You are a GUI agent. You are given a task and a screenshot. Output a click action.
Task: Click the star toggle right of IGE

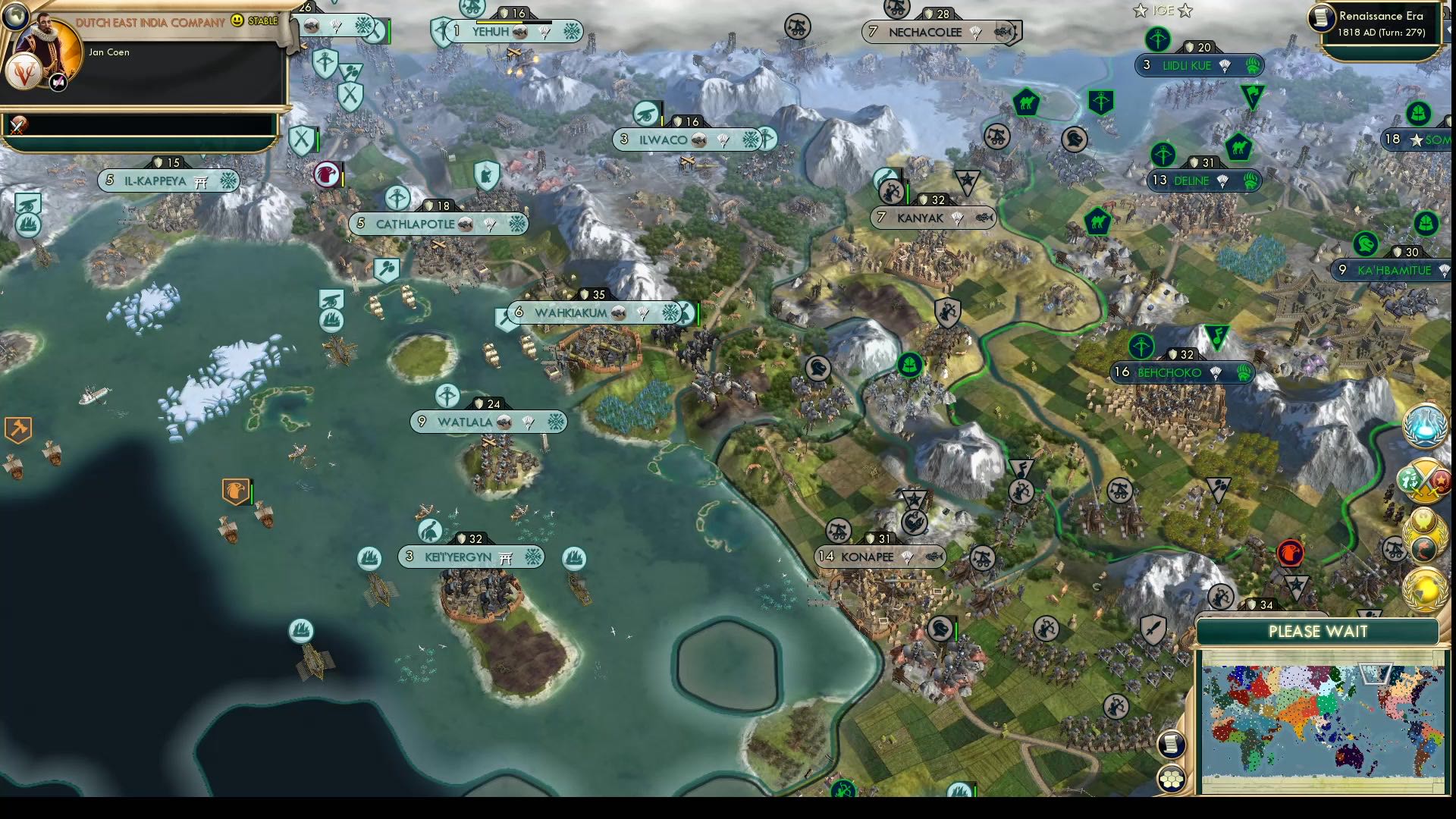click(1185, 10)
